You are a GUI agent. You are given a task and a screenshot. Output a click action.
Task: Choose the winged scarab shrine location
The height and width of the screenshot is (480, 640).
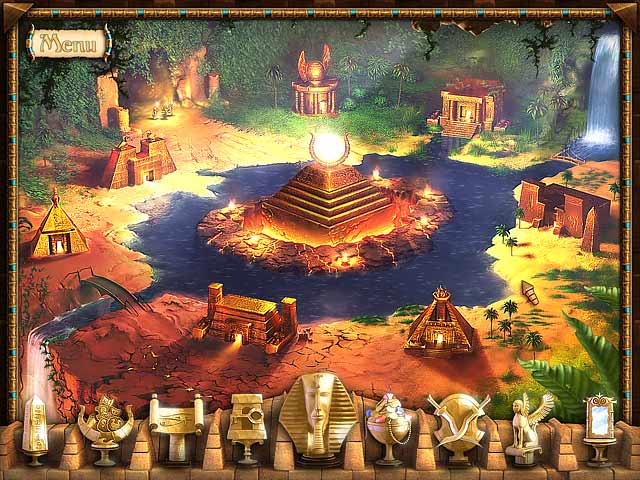tap(315, 85)
